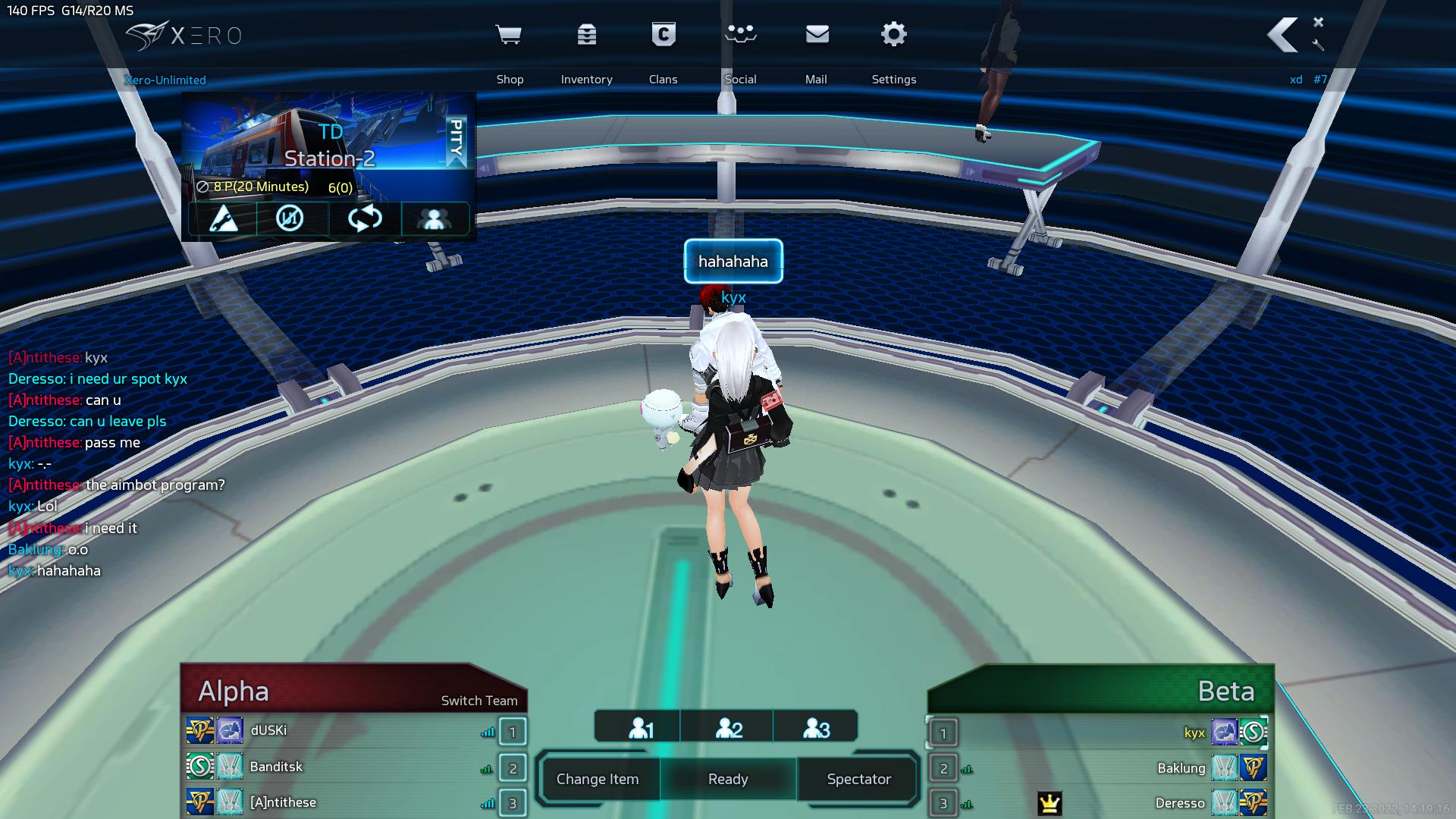Click the player silhouette room icon
1456x819 pixels.
[435, 219]
